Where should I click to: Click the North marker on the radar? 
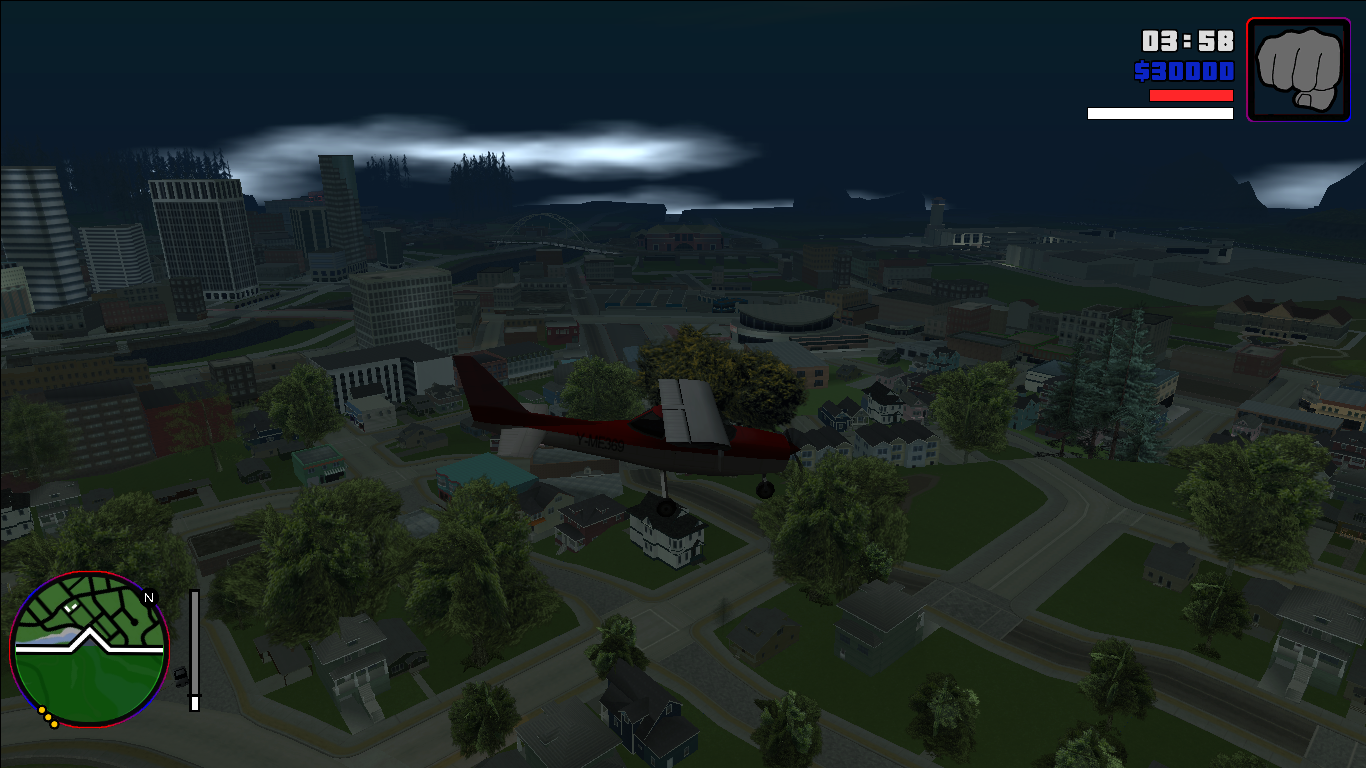click(150, 597)
